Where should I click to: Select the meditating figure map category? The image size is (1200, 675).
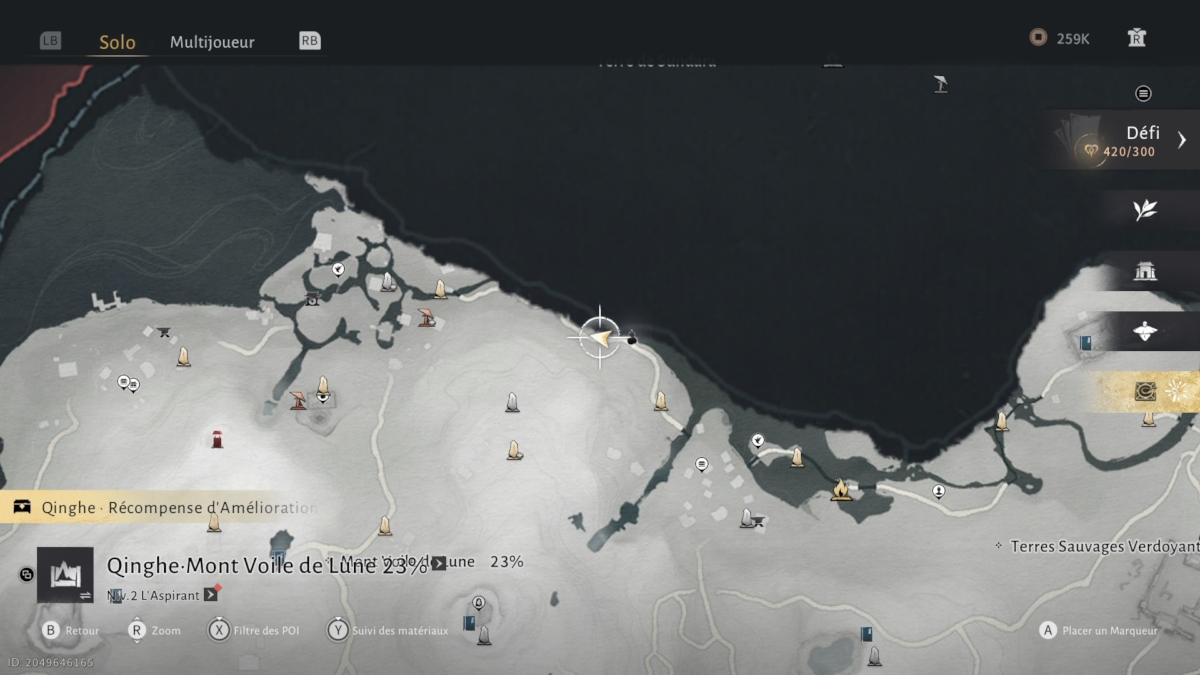(1145, 331)
